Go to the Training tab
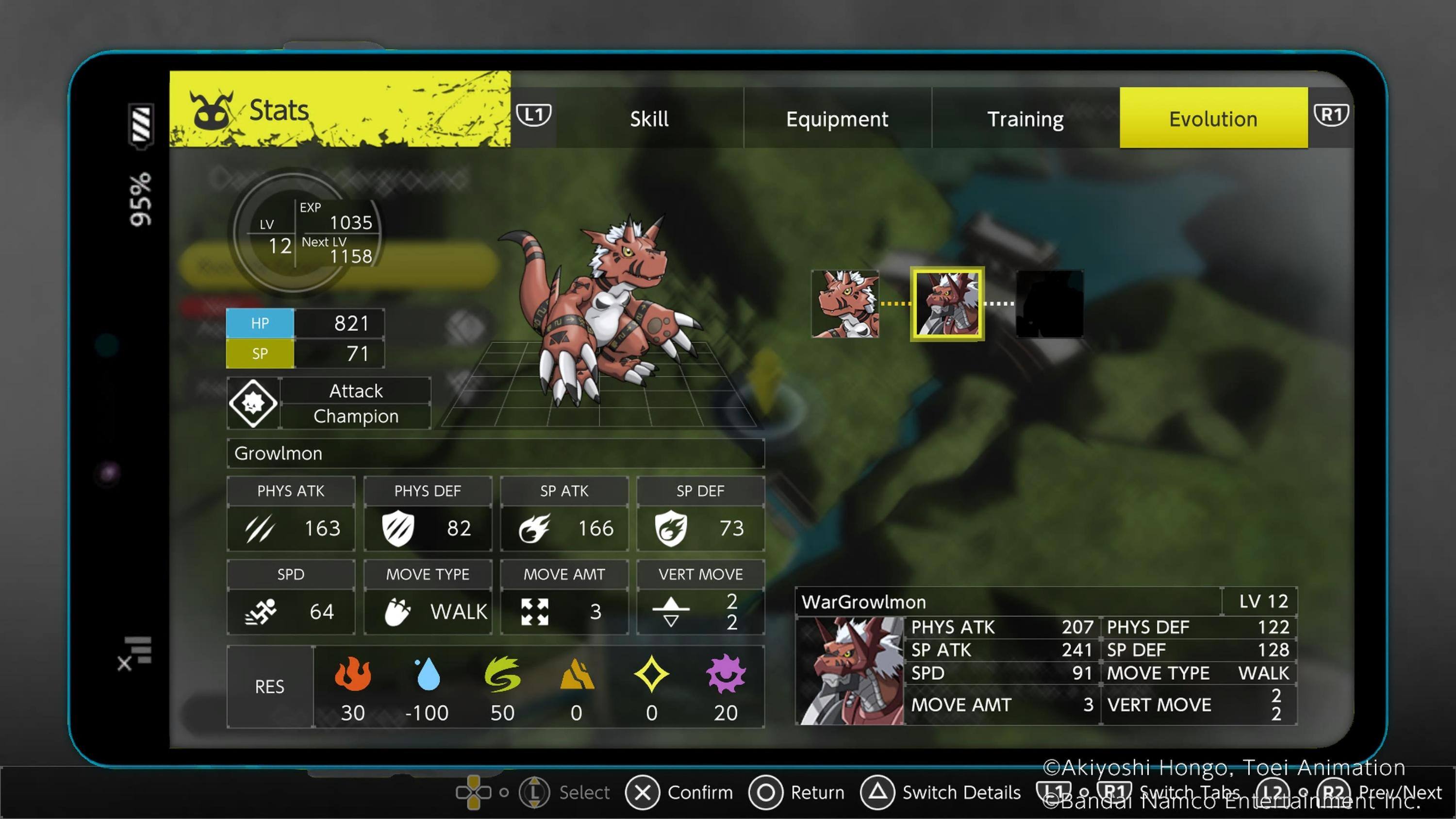The height and width of the screenshot is (819, 1456). [1026, 118]
